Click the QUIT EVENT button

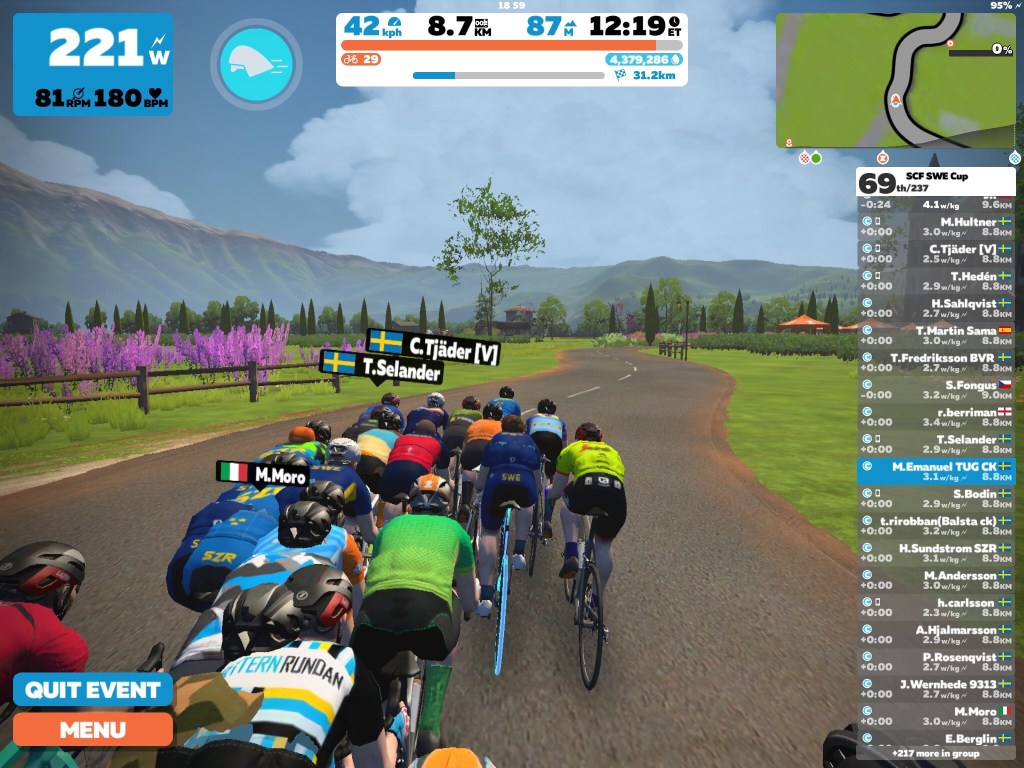92,690
